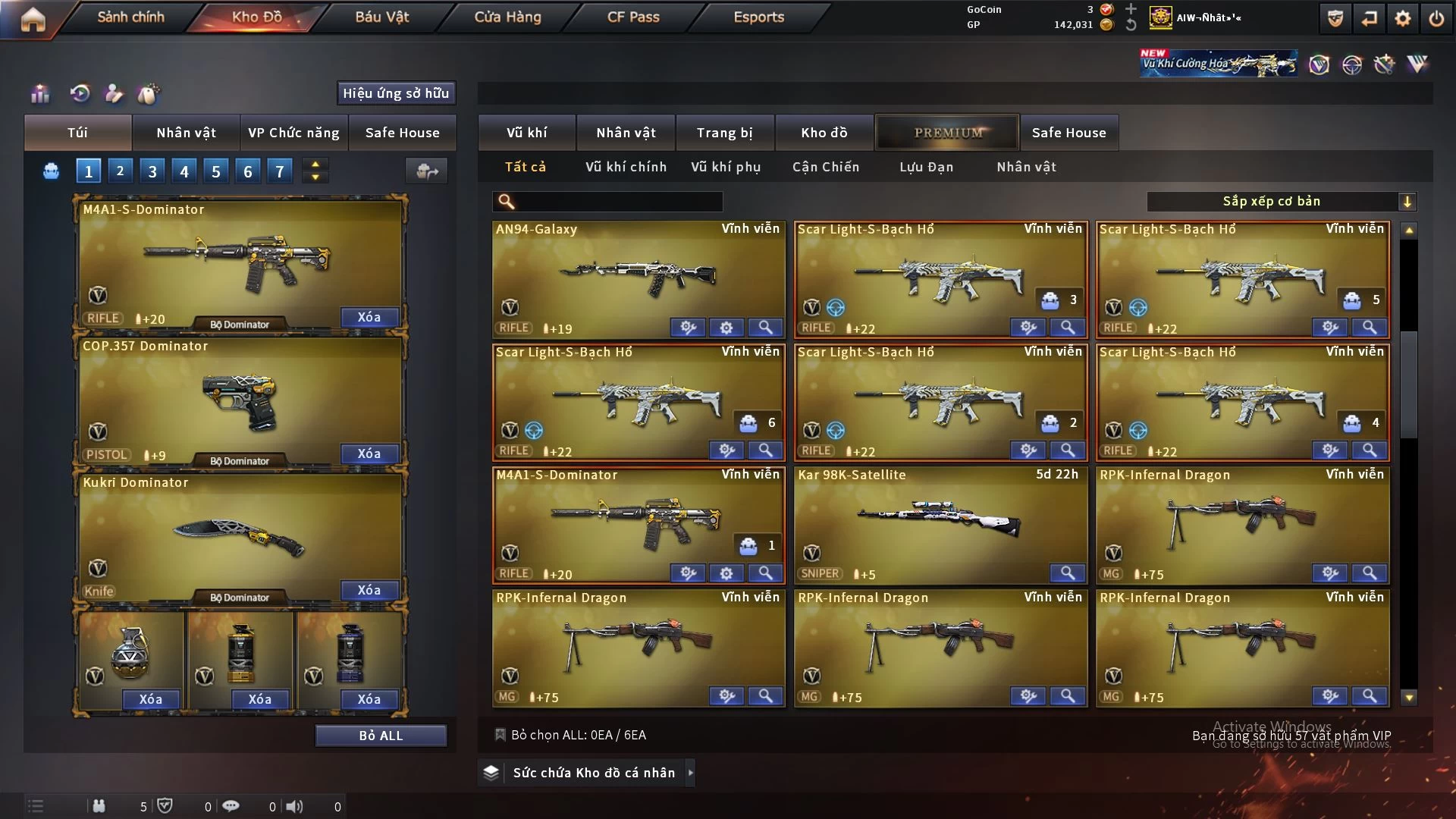Open the Cửa Hàng shop menu
This screenshot has width=1456, height=819.
click(507, 17)
